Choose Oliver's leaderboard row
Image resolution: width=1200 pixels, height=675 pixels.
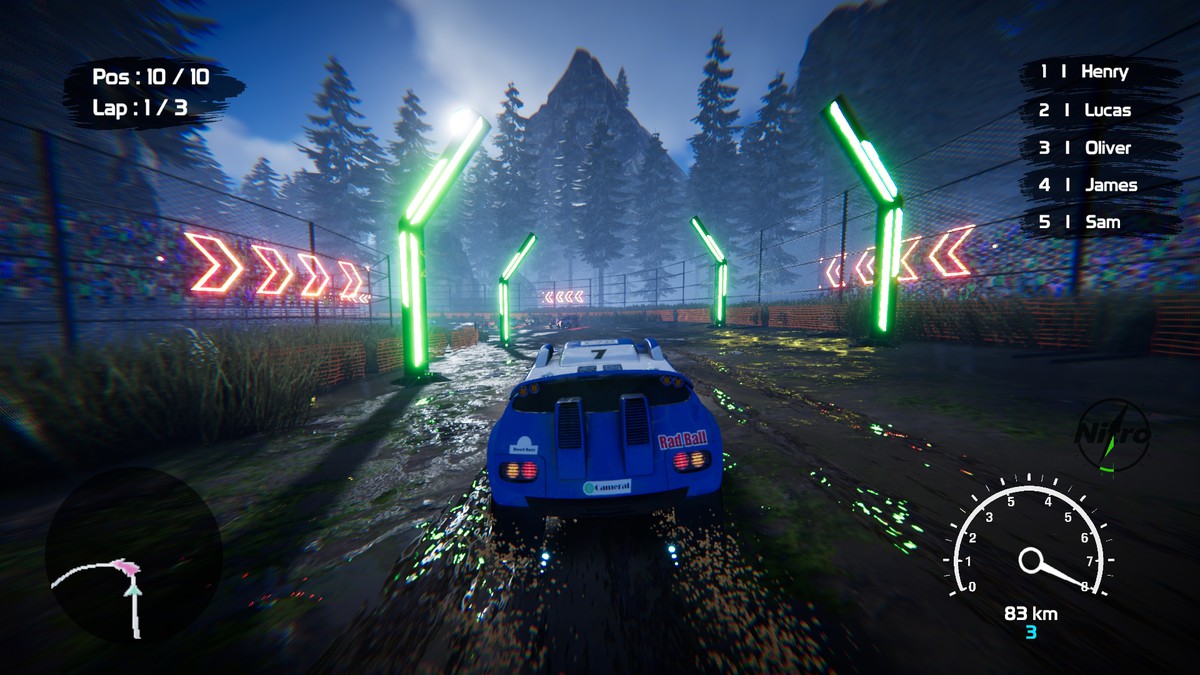pos(1097,148)
